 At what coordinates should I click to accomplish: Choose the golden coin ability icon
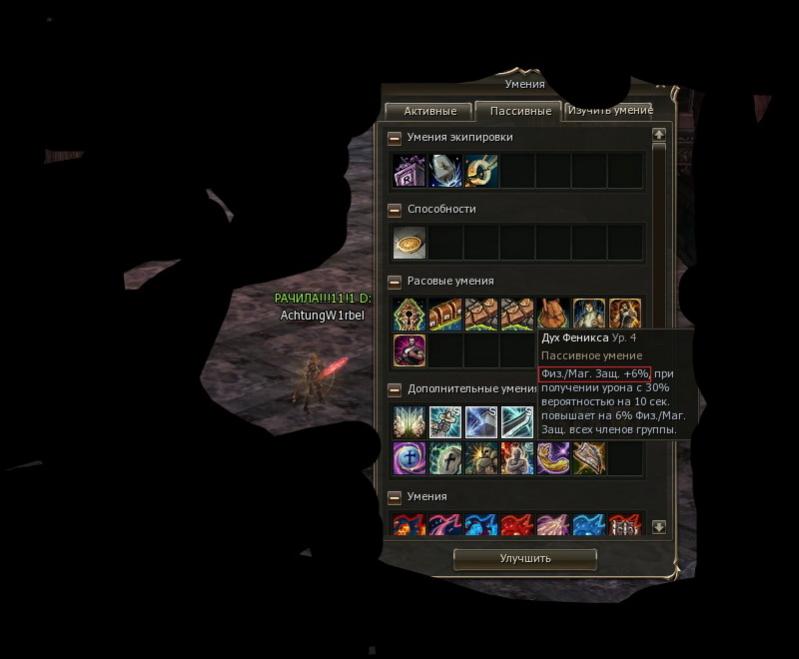[x=409, y=243]
